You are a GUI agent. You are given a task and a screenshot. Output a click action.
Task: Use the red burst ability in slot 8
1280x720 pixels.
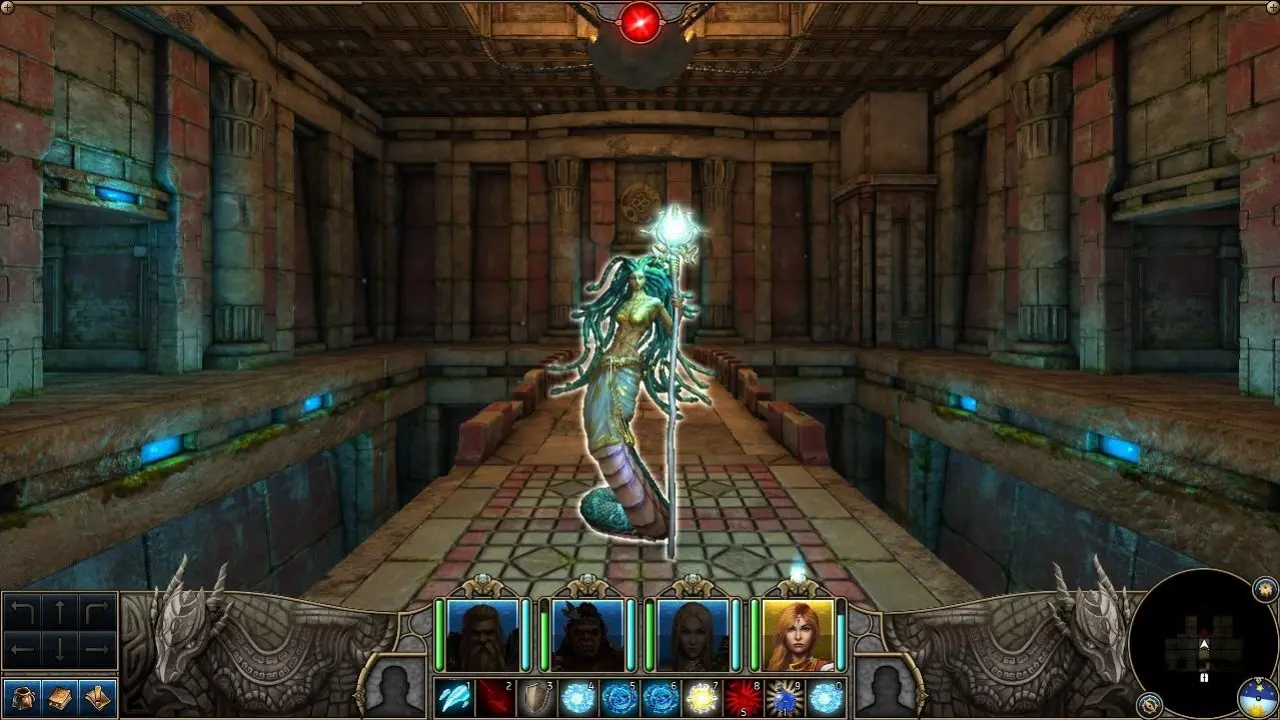742,697
